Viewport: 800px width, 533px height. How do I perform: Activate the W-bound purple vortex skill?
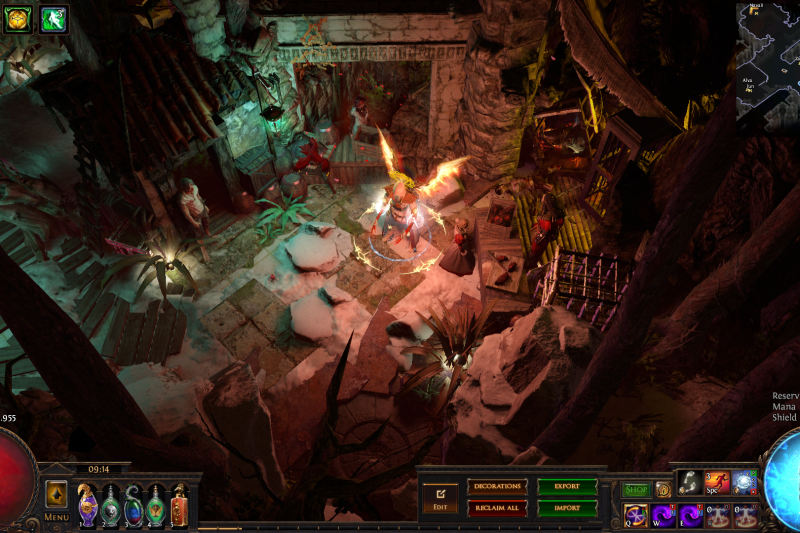pos(663,516)
